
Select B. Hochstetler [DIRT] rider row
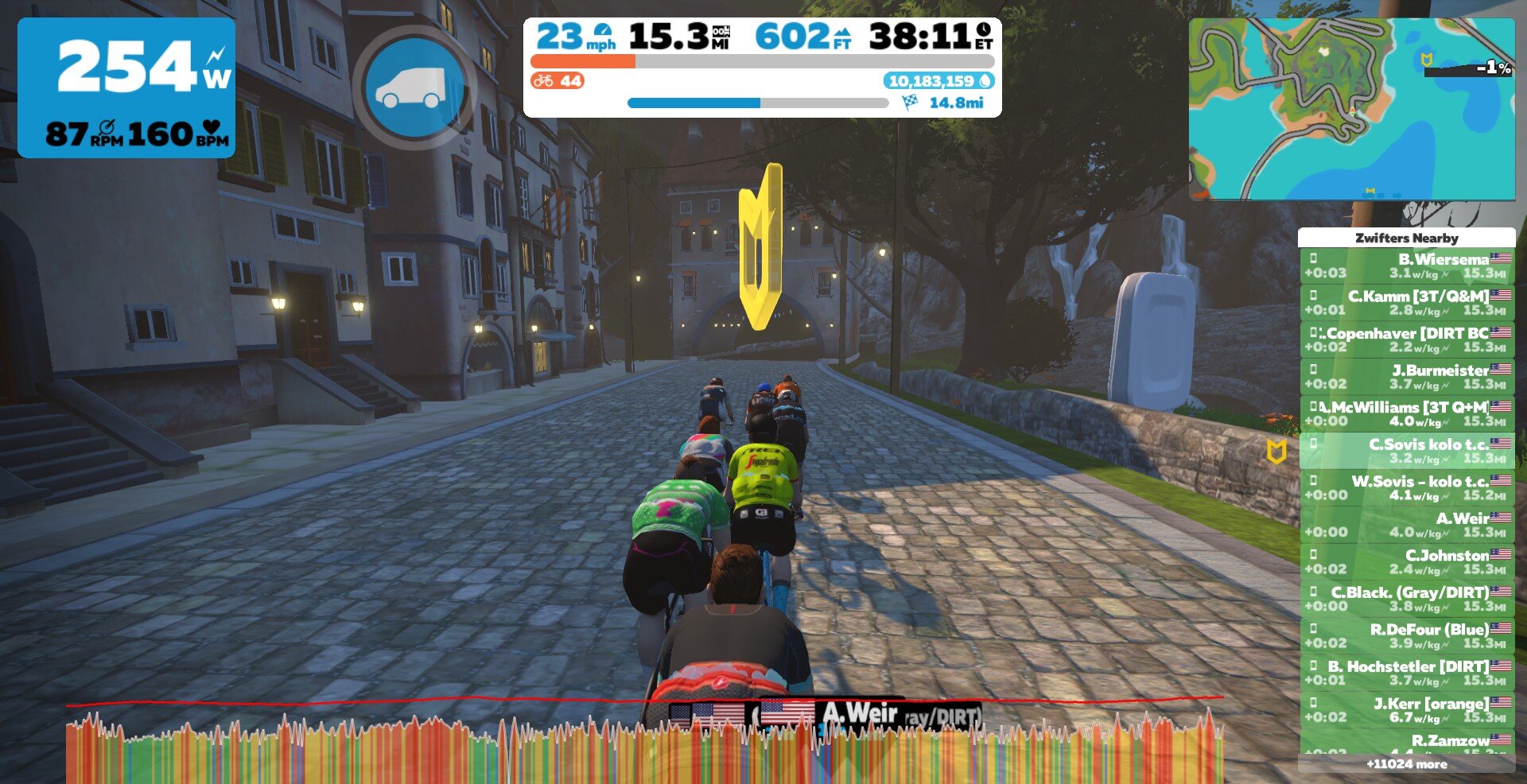1407,673
